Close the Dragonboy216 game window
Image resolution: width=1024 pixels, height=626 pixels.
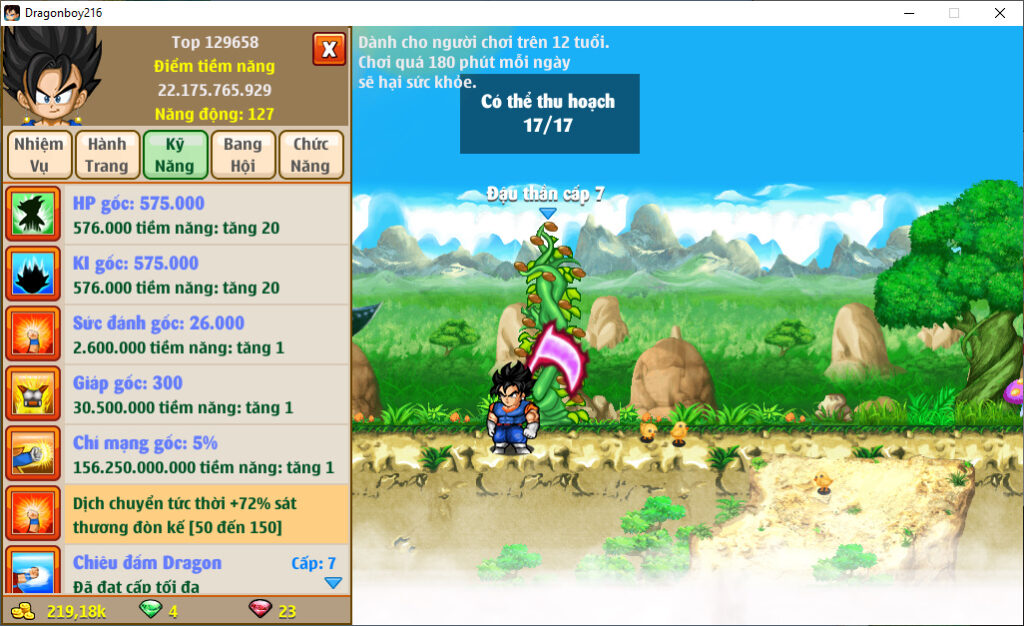pos(999,13)
